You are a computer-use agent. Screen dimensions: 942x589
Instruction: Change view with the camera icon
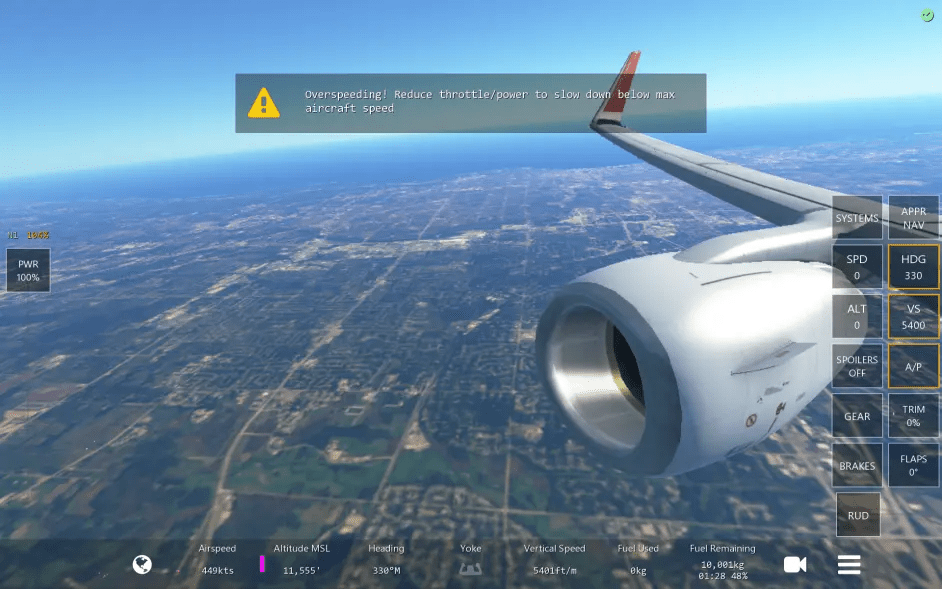[x=795, y=565]
